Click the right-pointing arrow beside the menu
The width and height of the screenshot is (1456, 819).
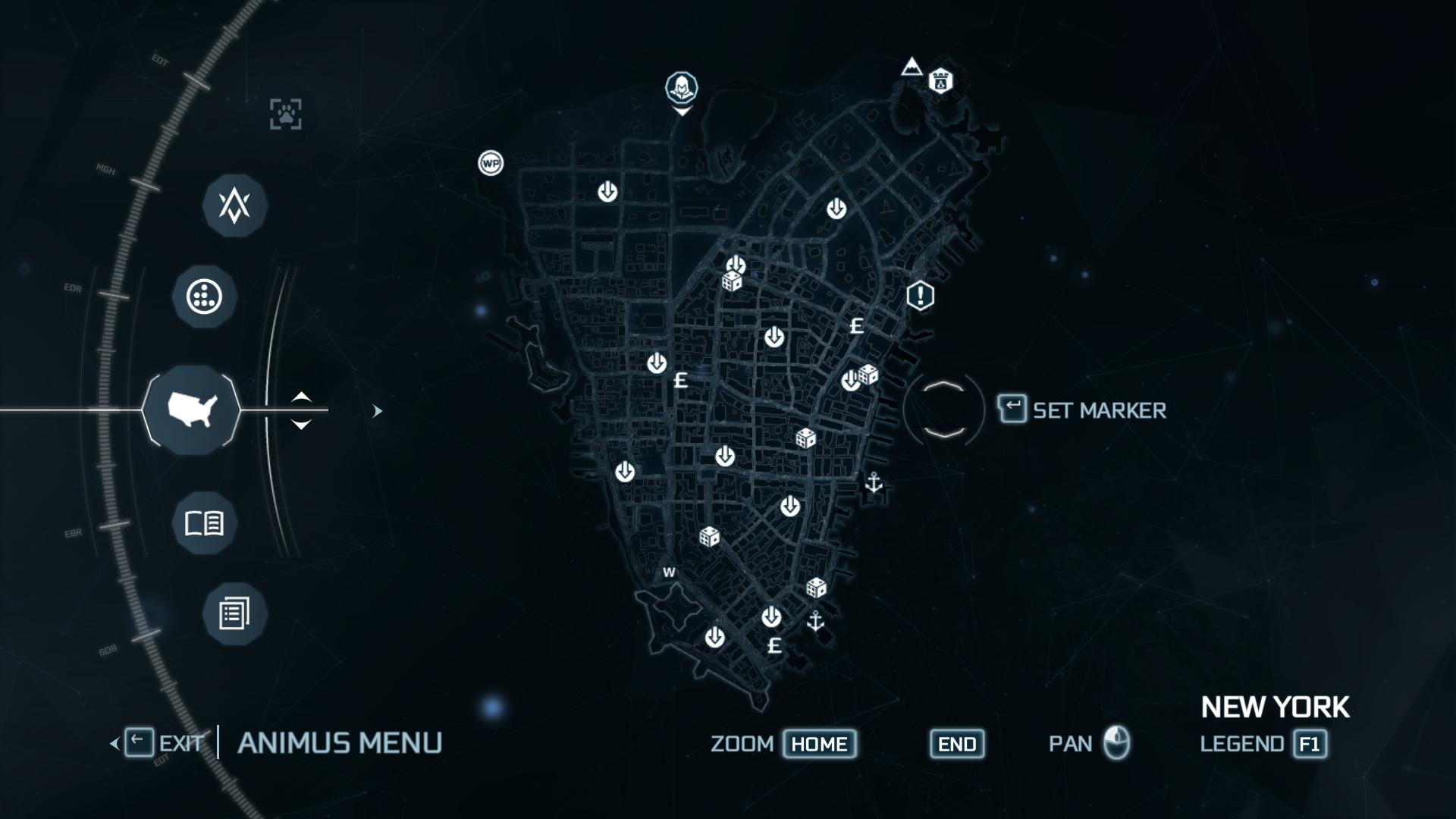click(x=377, y=411)
